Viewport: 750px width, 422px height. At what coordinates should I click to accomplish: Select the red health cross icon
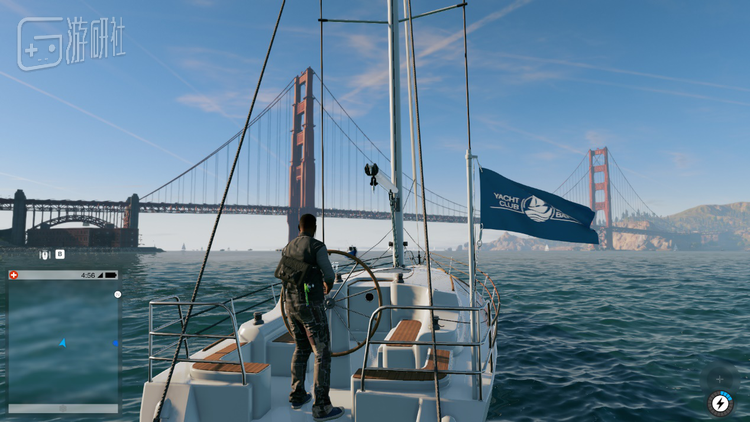point(13,275)
